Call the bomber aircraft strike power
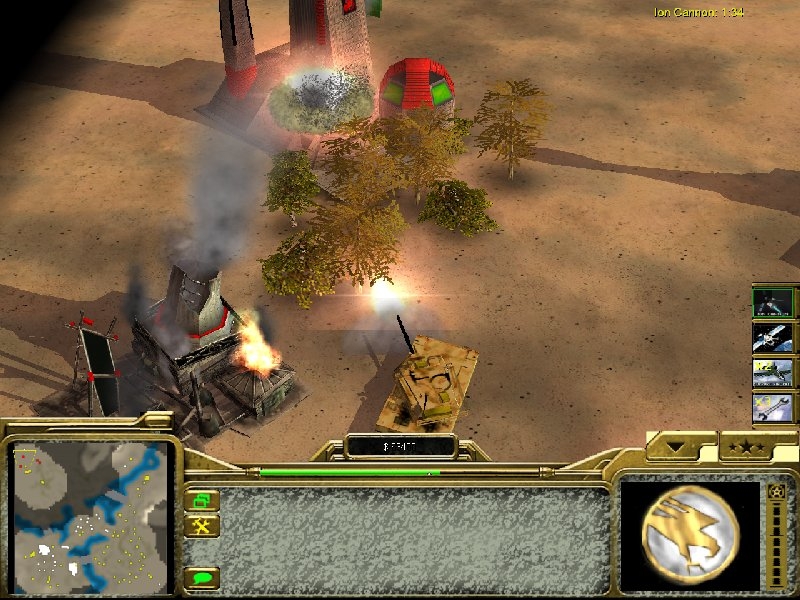800x600 pixels. click(x=773, y=372)
